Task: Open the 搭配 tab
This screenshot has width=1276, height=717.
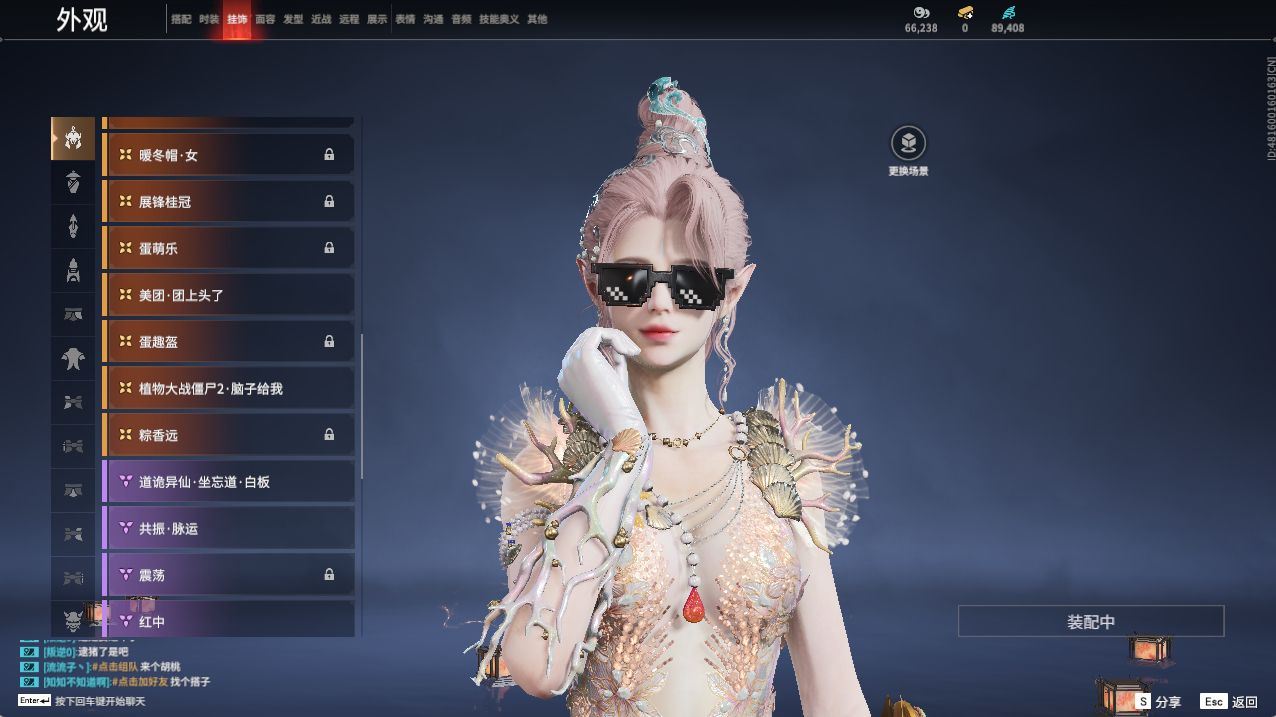Action: (x=181, y=19)
